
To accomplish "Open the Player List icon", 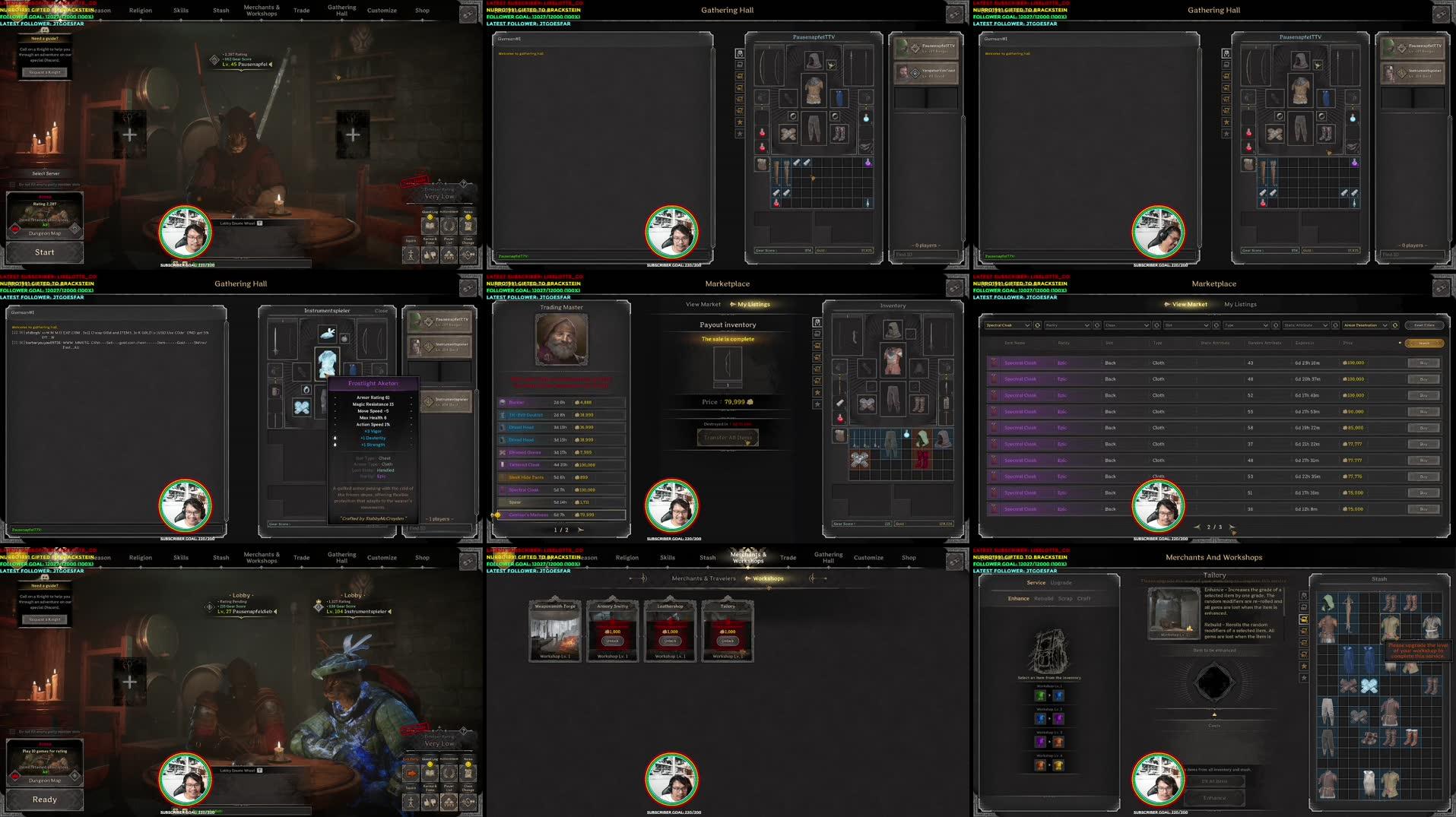I will (449, 255).
